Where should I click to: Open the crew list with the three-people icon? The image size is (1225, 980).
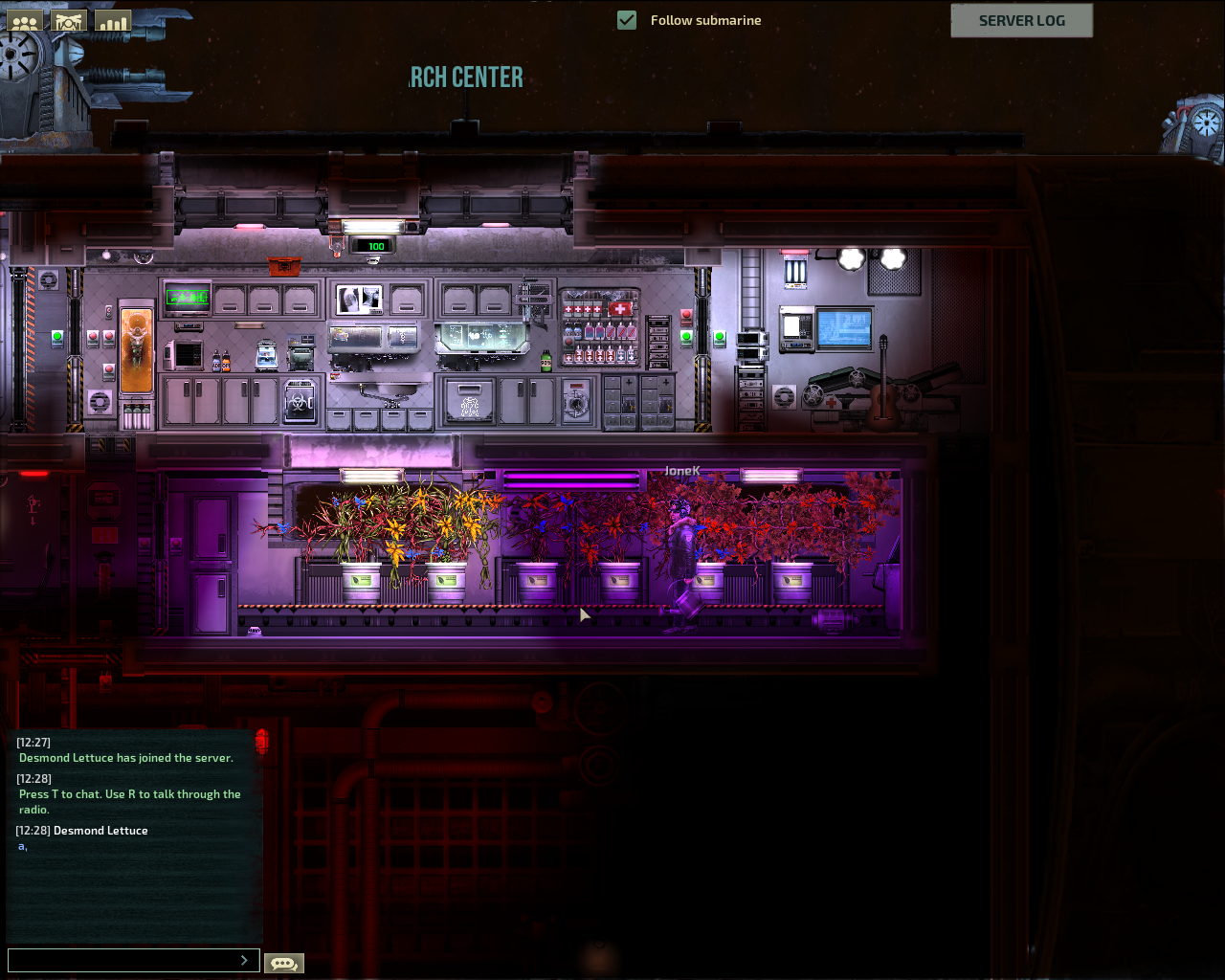(26, 21)
